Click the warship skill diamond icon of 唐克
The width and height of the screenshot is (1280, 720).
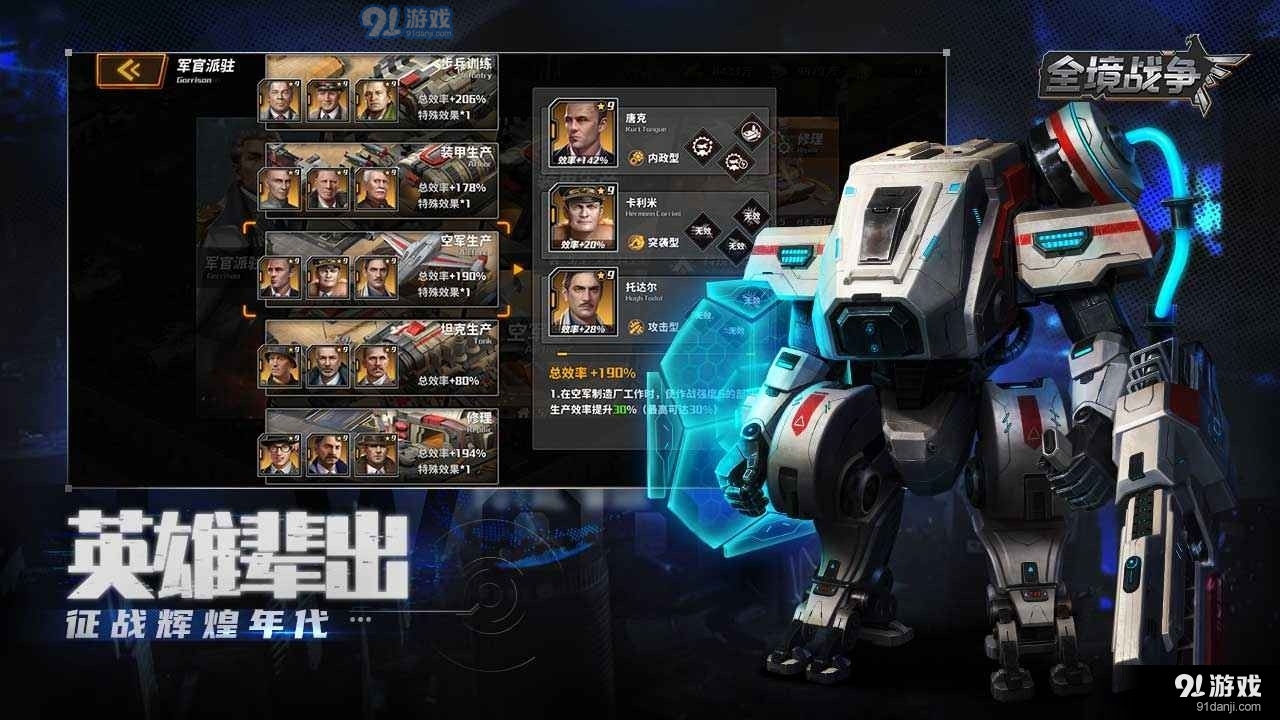(x=750, y=132)
